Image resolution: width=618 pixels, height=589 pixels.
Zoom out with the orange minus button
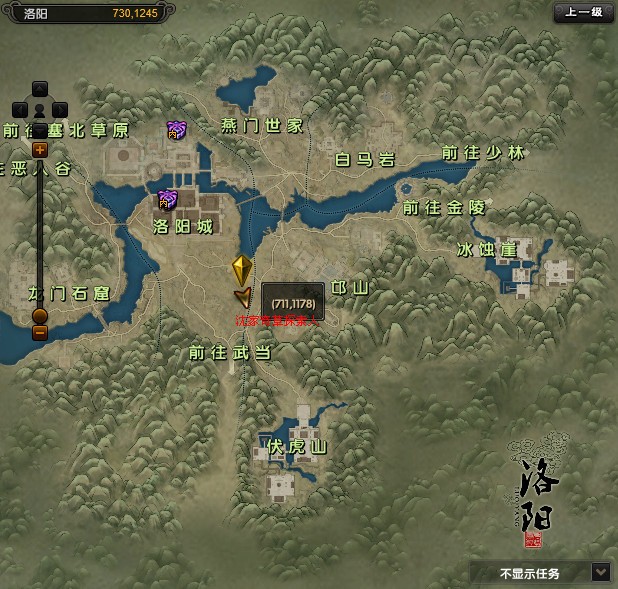(x=40, y=333)
